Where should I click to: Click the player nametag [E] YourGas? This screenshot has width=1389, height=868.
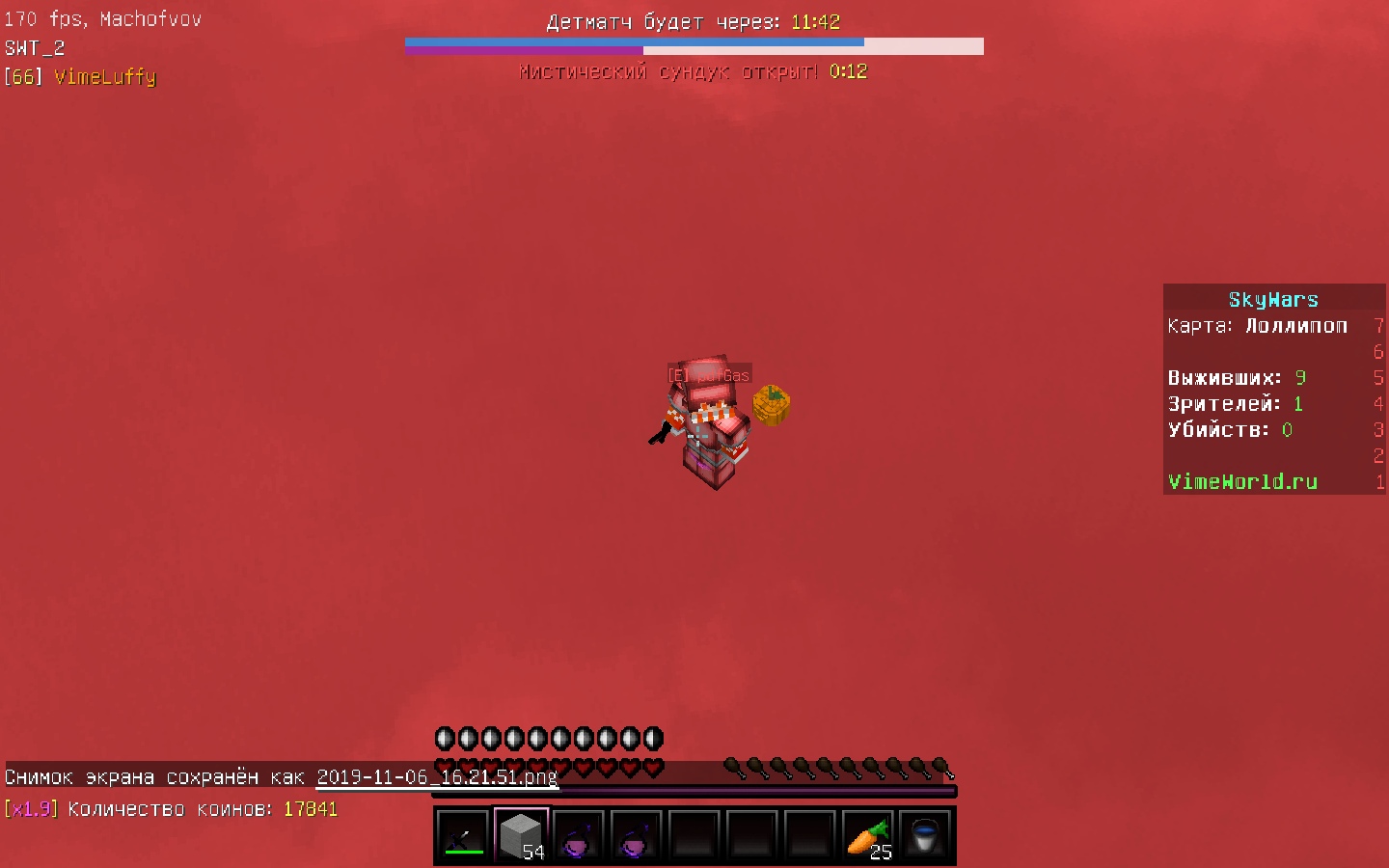tap(709, 373)
